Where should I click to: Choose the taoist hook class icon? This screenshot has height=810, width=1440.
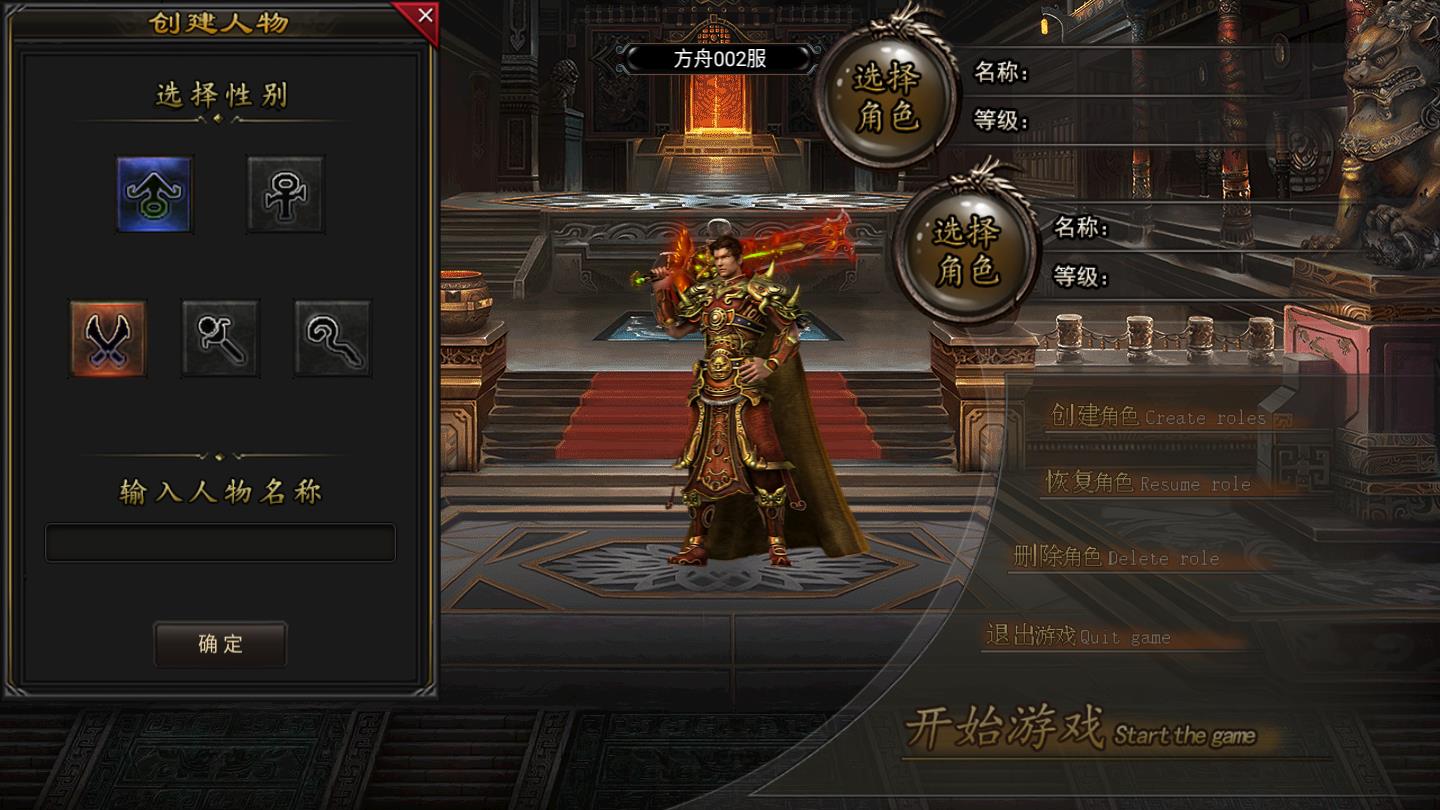pyautogui.click(x=332, y=339)
